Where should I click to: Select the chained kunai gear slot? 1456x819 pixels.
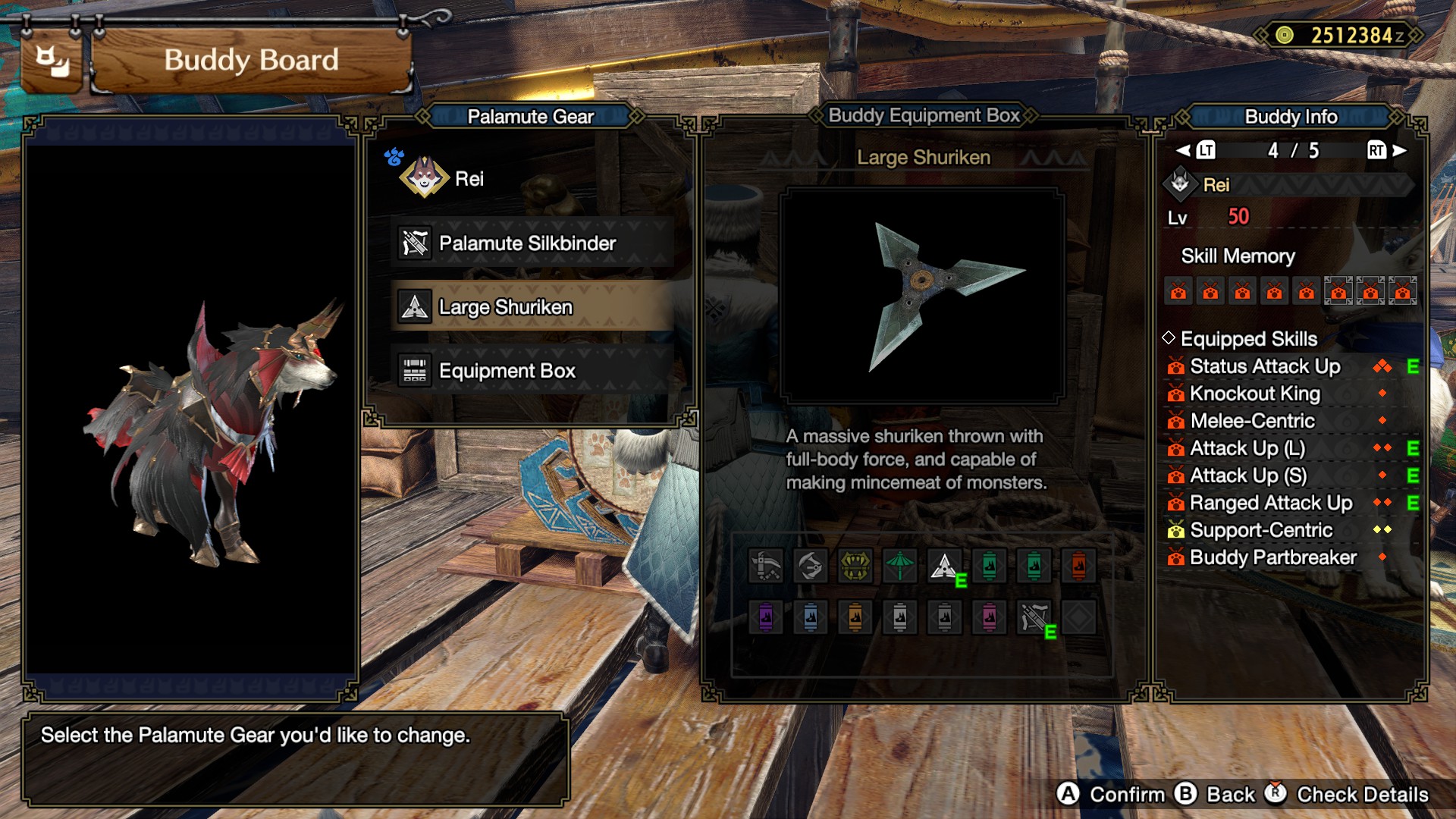pos(766,566)
